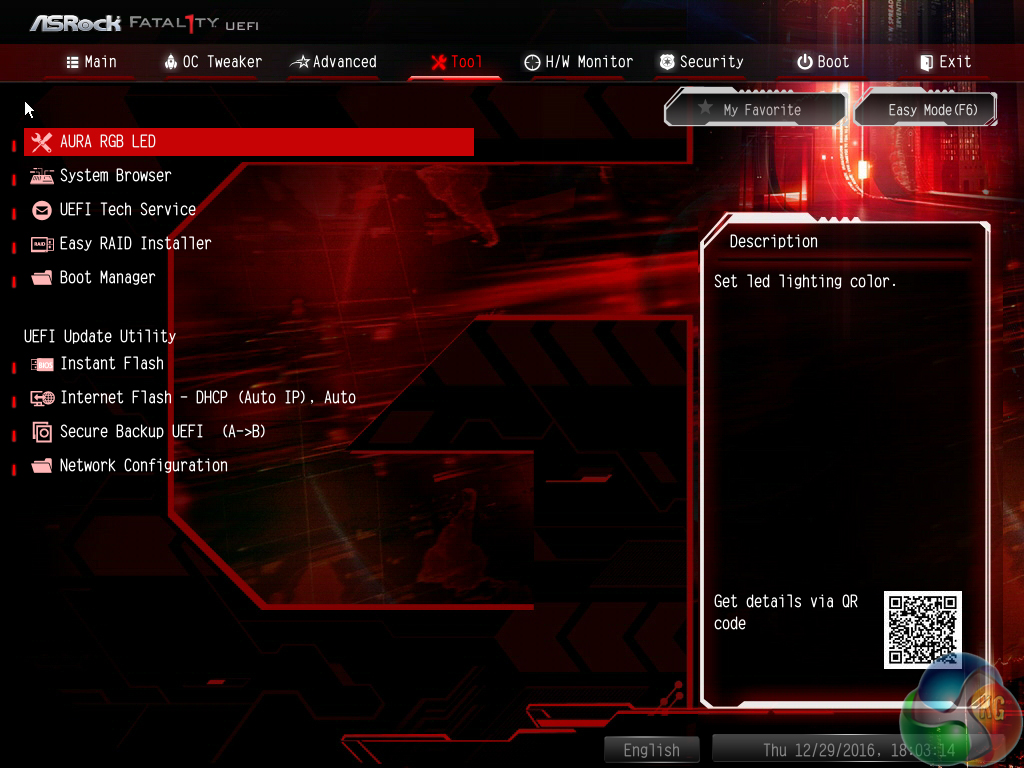
Task: Launch Easy RAID Installer
Action: click(135, 244)
